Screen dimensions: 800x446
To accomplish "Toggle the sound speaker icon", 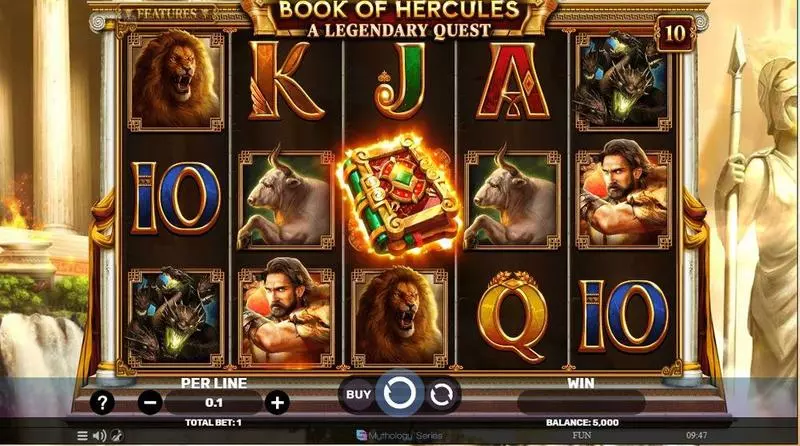I will (x=99, y=436).
